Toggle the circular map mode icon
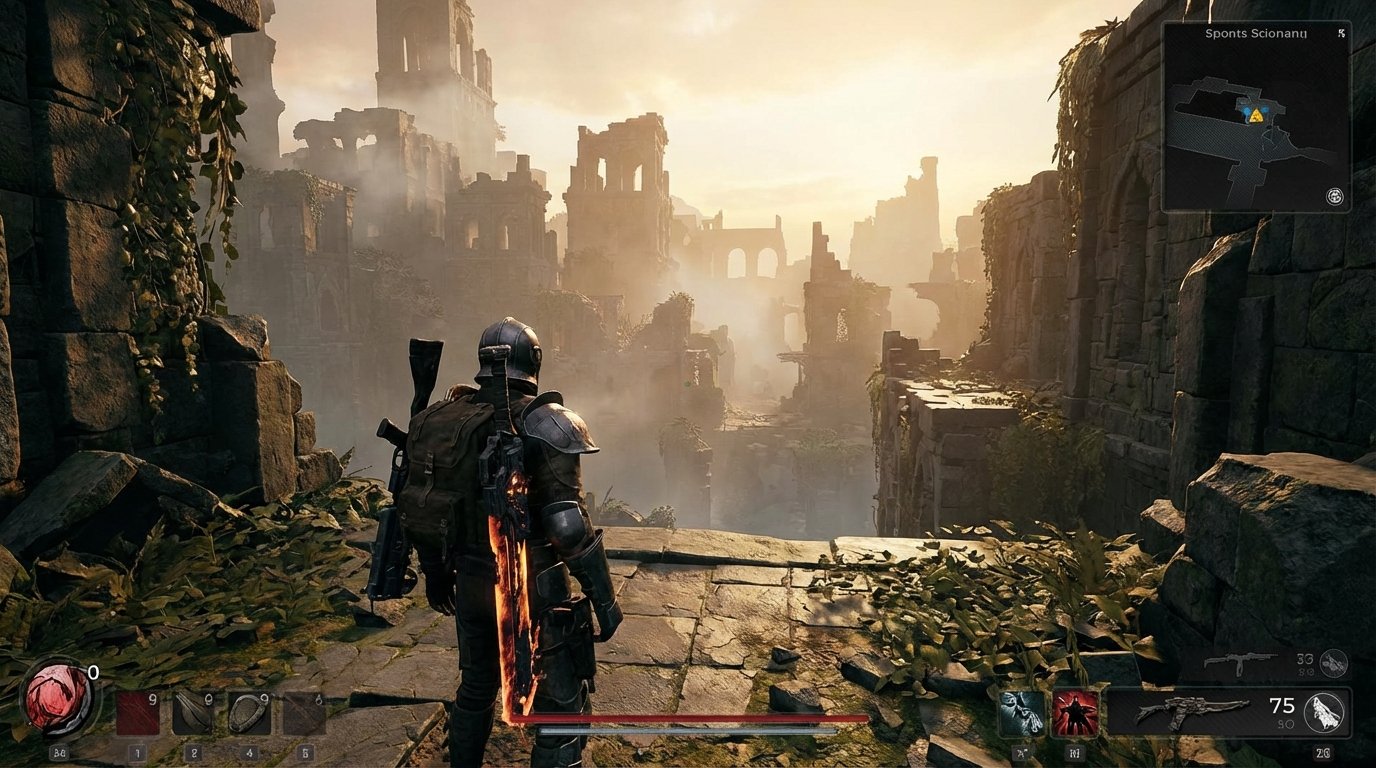 point(1335,197)
